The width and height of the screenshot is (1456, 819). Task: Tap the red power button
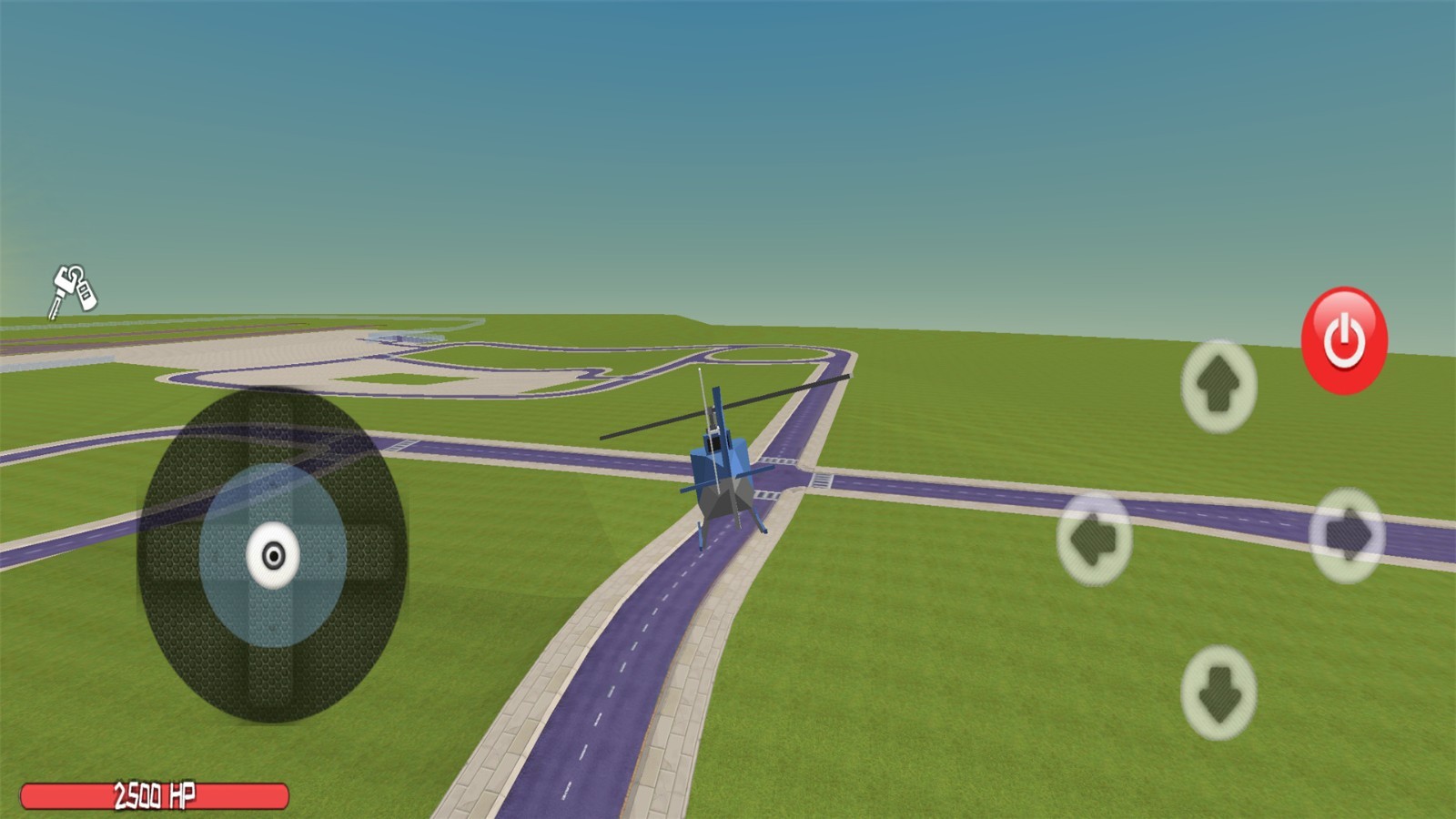(x=1344, y=340)
